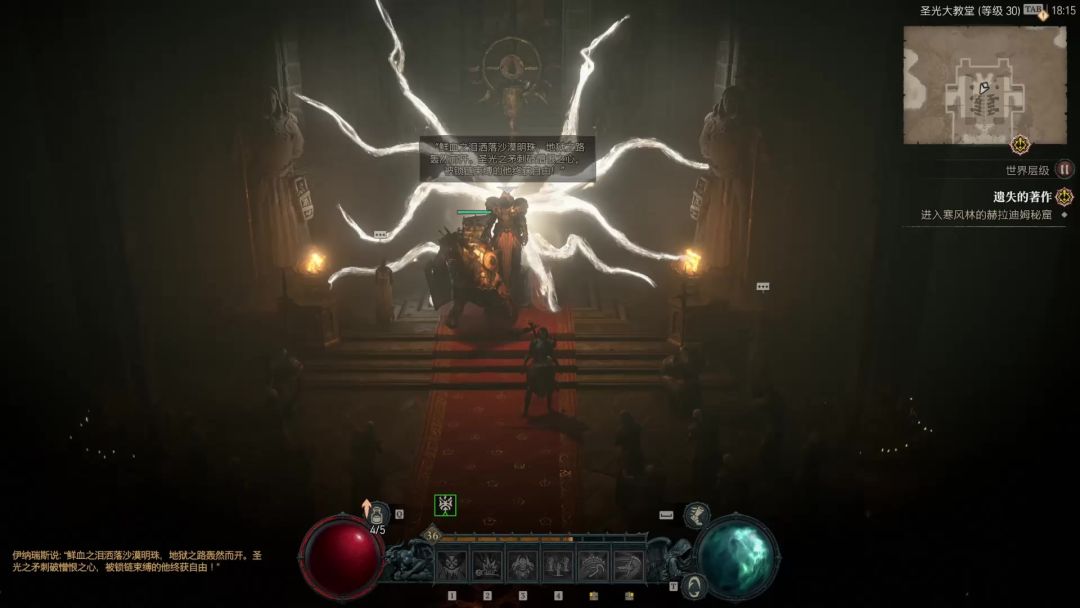Activate the fifth skill on the action bar
1080x608 pixels.
(593, 565)
